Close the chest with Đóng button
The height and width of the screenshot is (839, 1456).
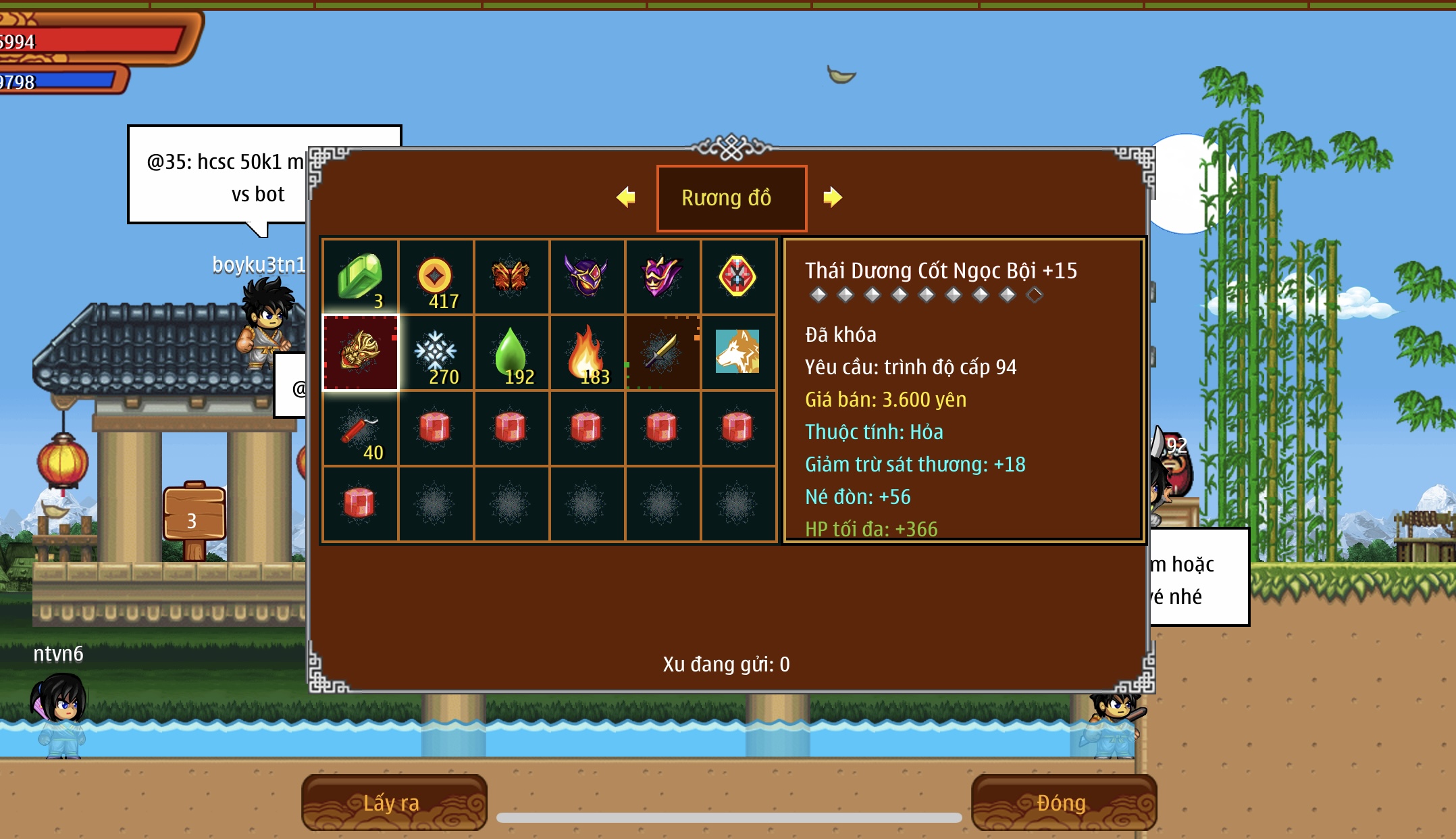(x=1063, y=803)
